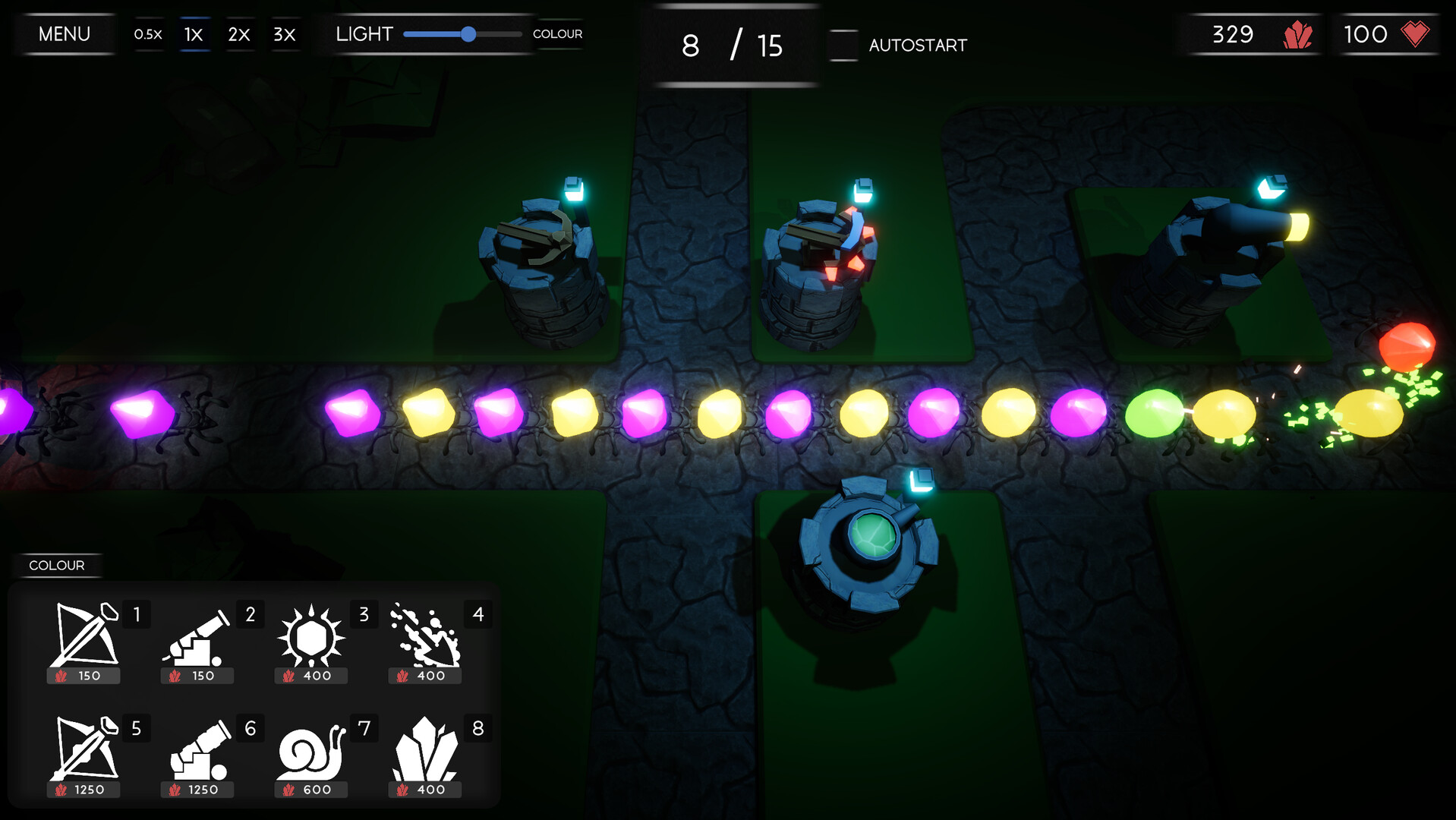Set game speed to 2x
This screenshot has width=1456, height=820.
238,33
